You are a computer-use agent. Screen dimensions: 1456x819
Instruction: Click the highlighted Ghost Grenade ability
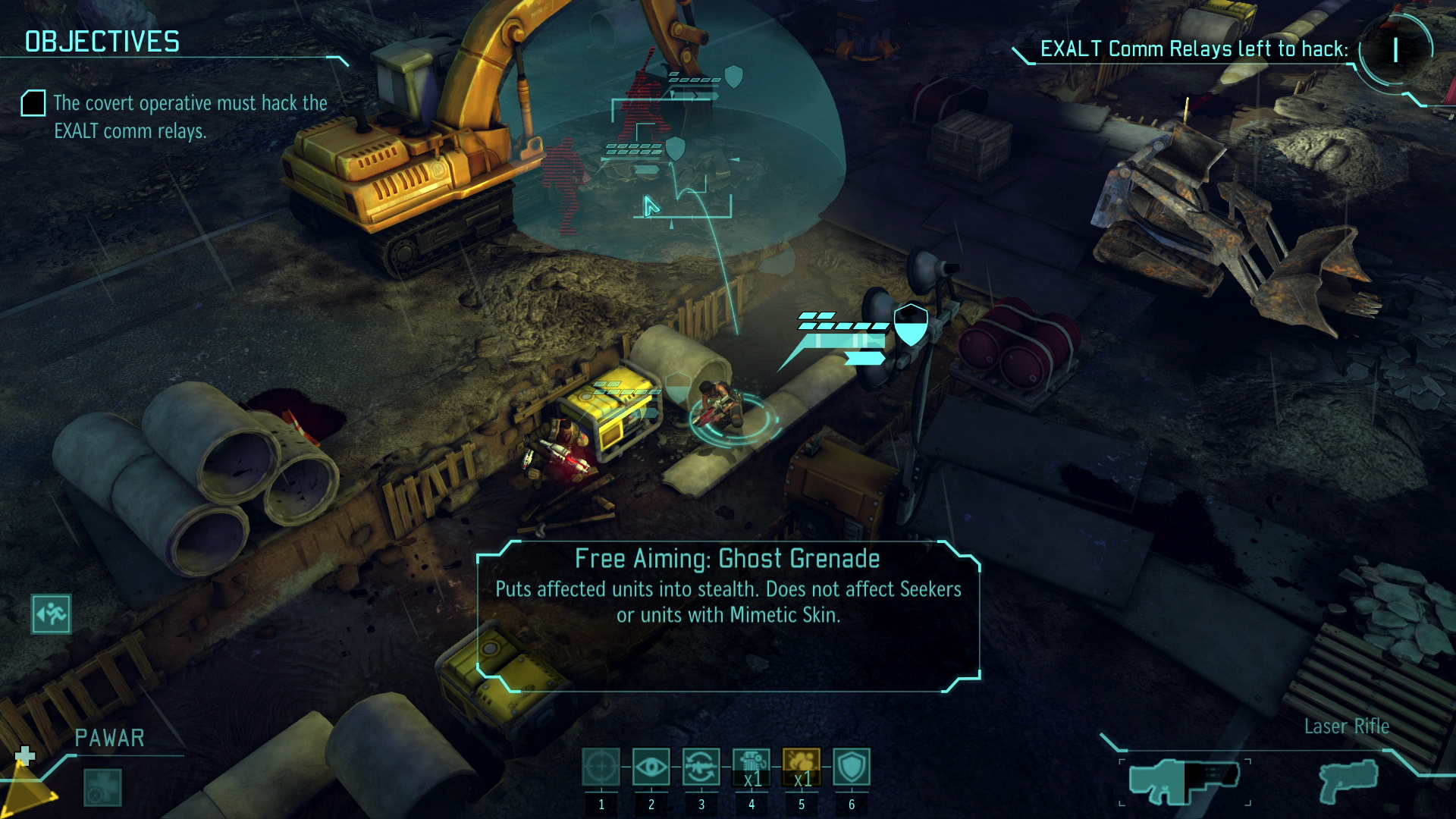pos(802,768)
